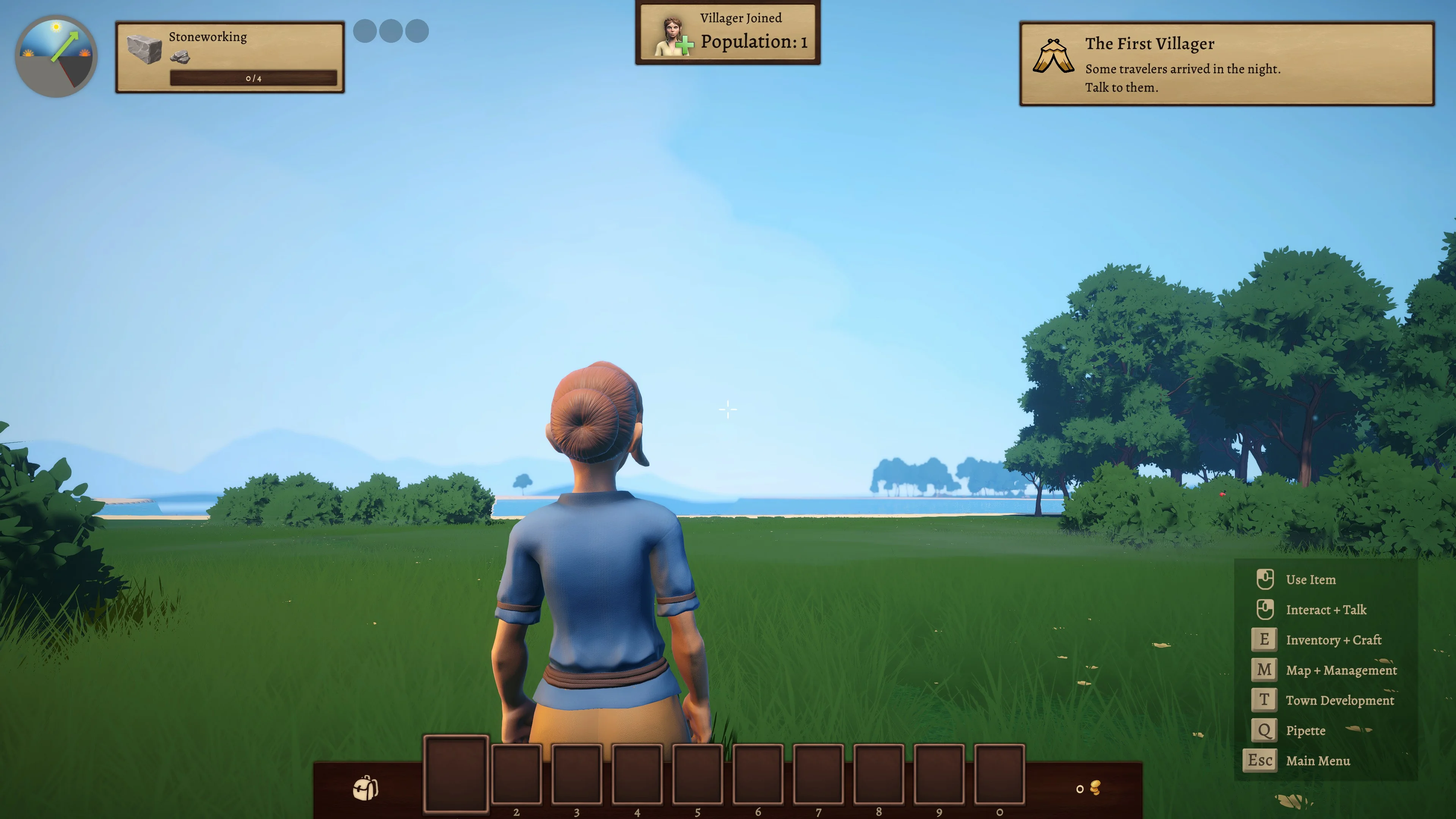The width and height of the screenshot is (1456, 819).
Task: Open the backpack inventory icon
Action: 366,788
